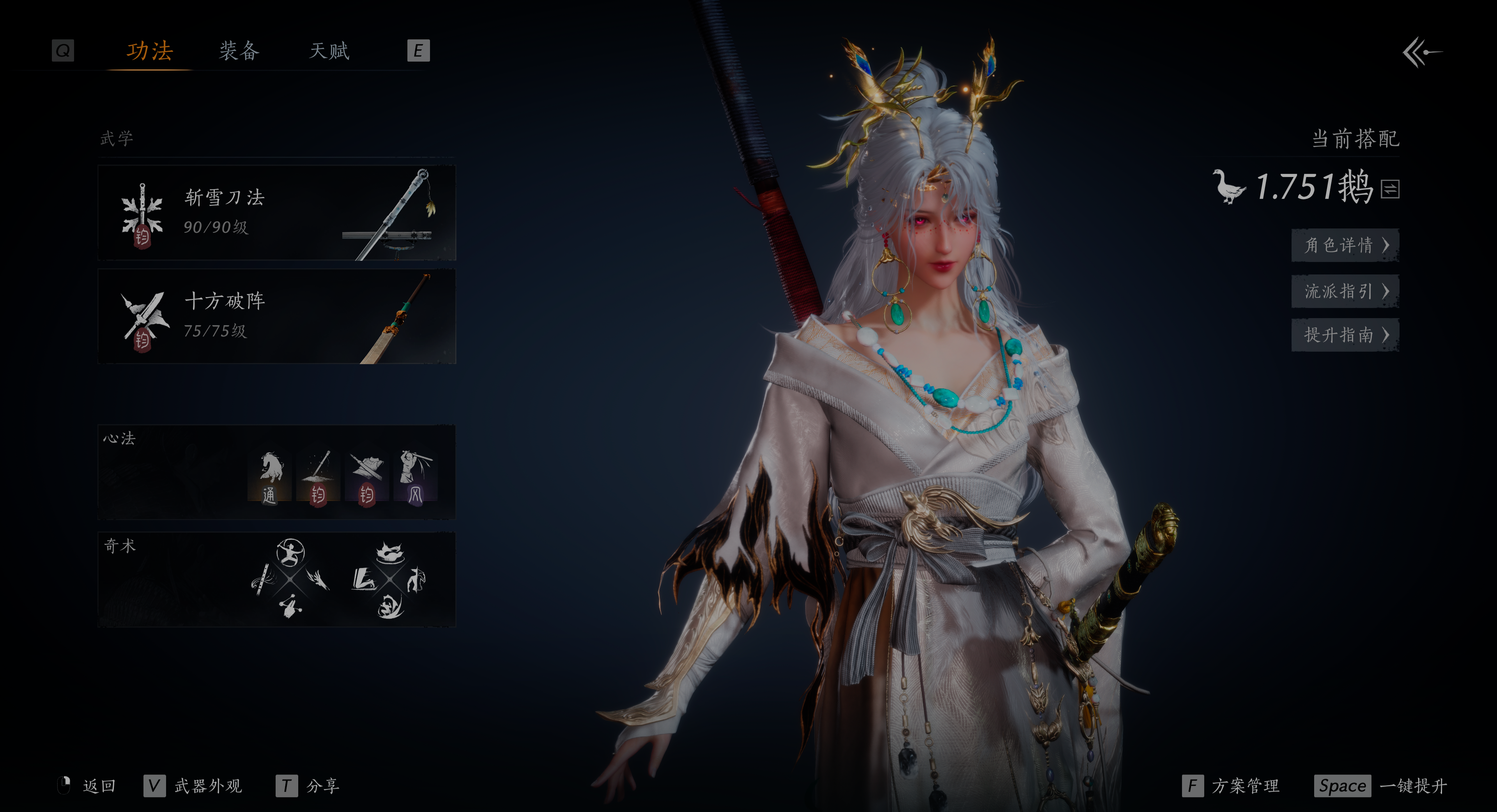The width and height of the screenshot is (1497, 812).
Task: Click the back arrow at top right
Action: [1421, 53]
